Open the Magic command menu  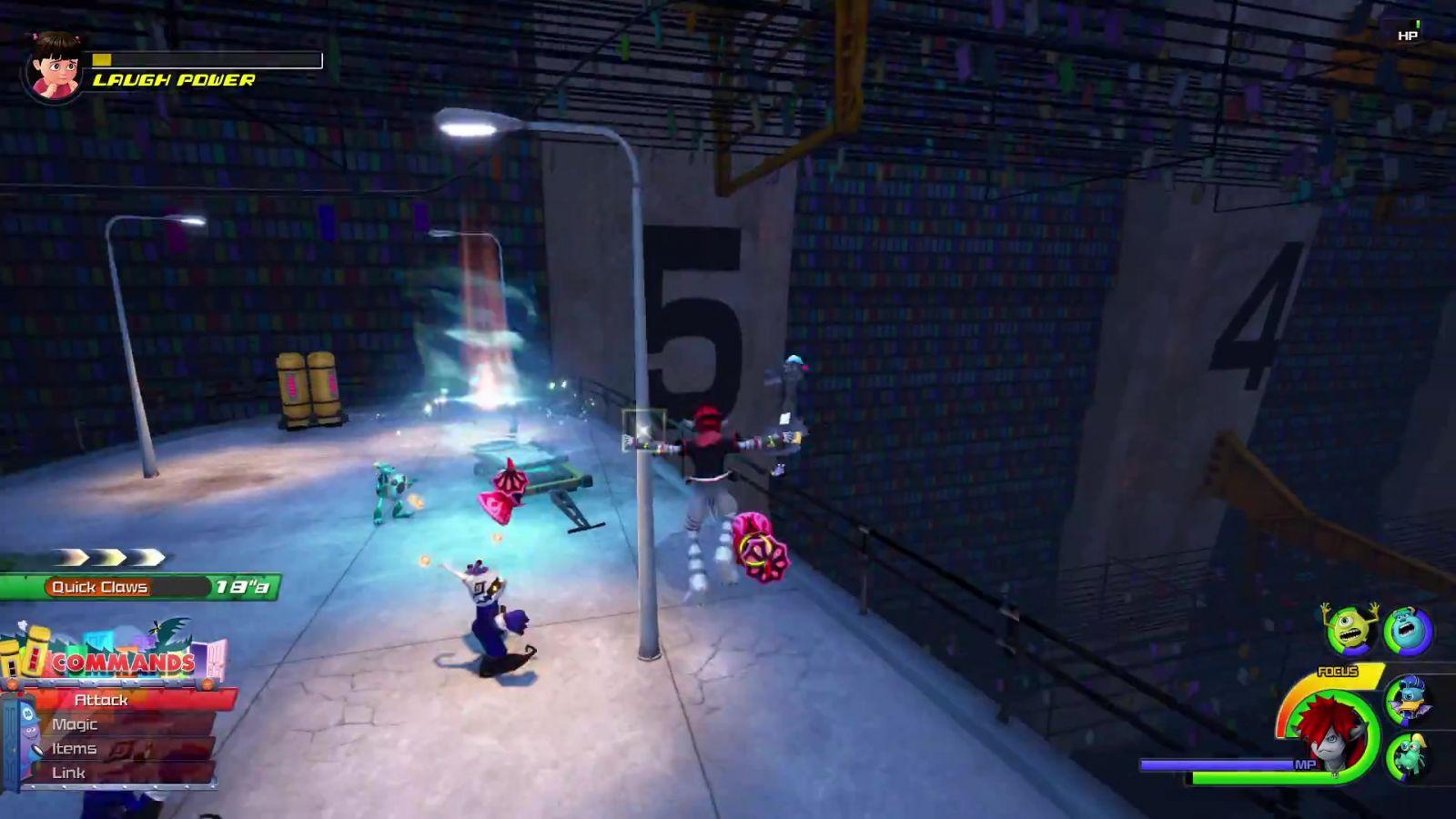[x=76, y=724]
